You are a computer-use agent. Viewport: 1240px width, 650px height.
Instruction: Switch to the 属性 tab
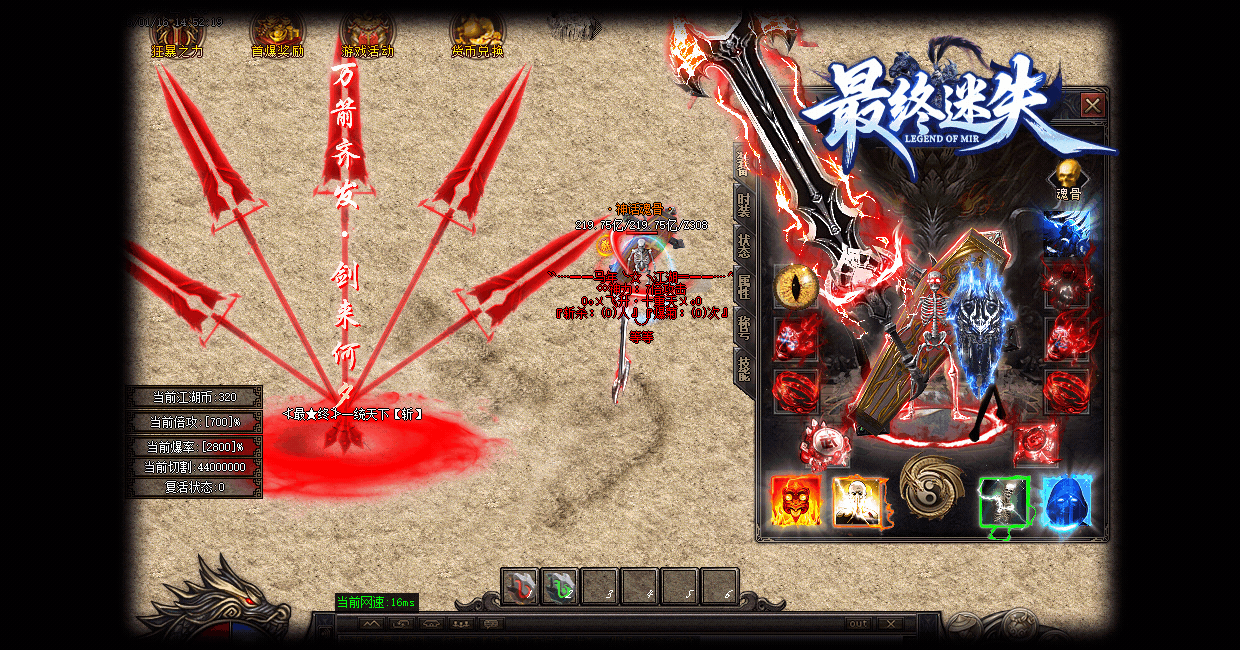coord(744,286)
